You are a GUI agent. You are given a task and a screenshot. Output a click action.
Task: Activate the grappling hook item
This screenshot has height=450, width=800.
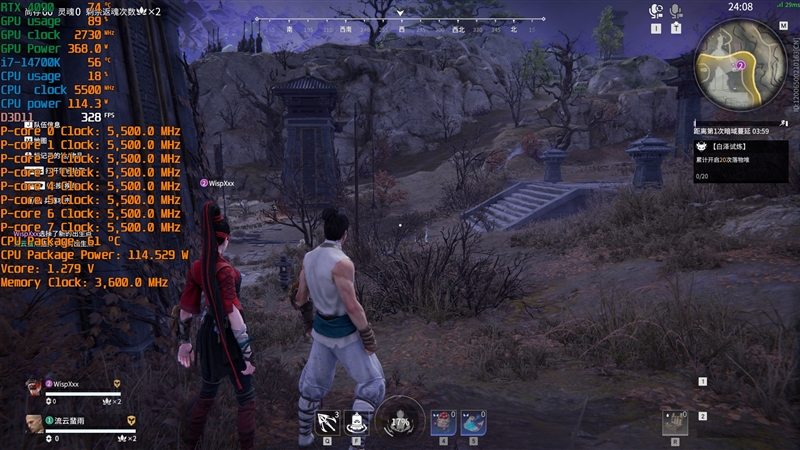pos(327,422)
